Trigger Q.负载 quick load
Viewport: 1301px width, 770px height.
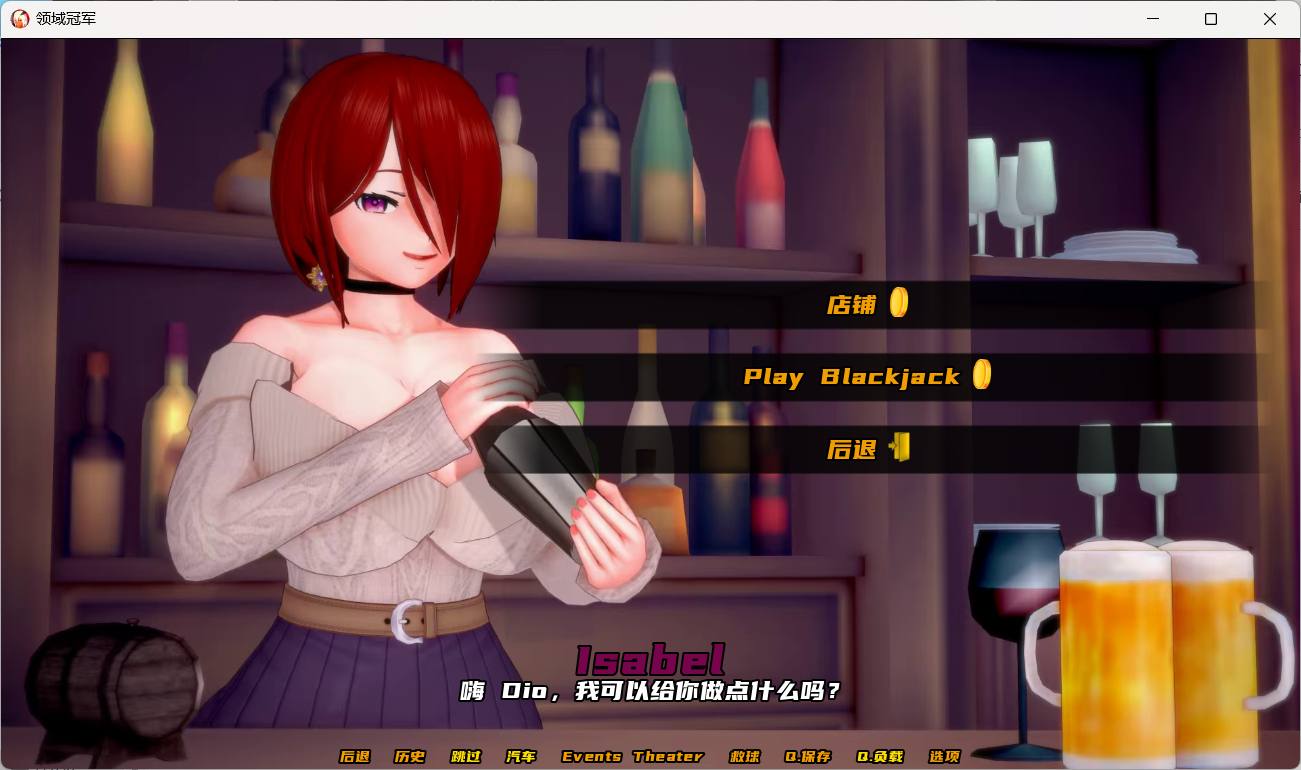pyautogui.click(x=878, y=757)
